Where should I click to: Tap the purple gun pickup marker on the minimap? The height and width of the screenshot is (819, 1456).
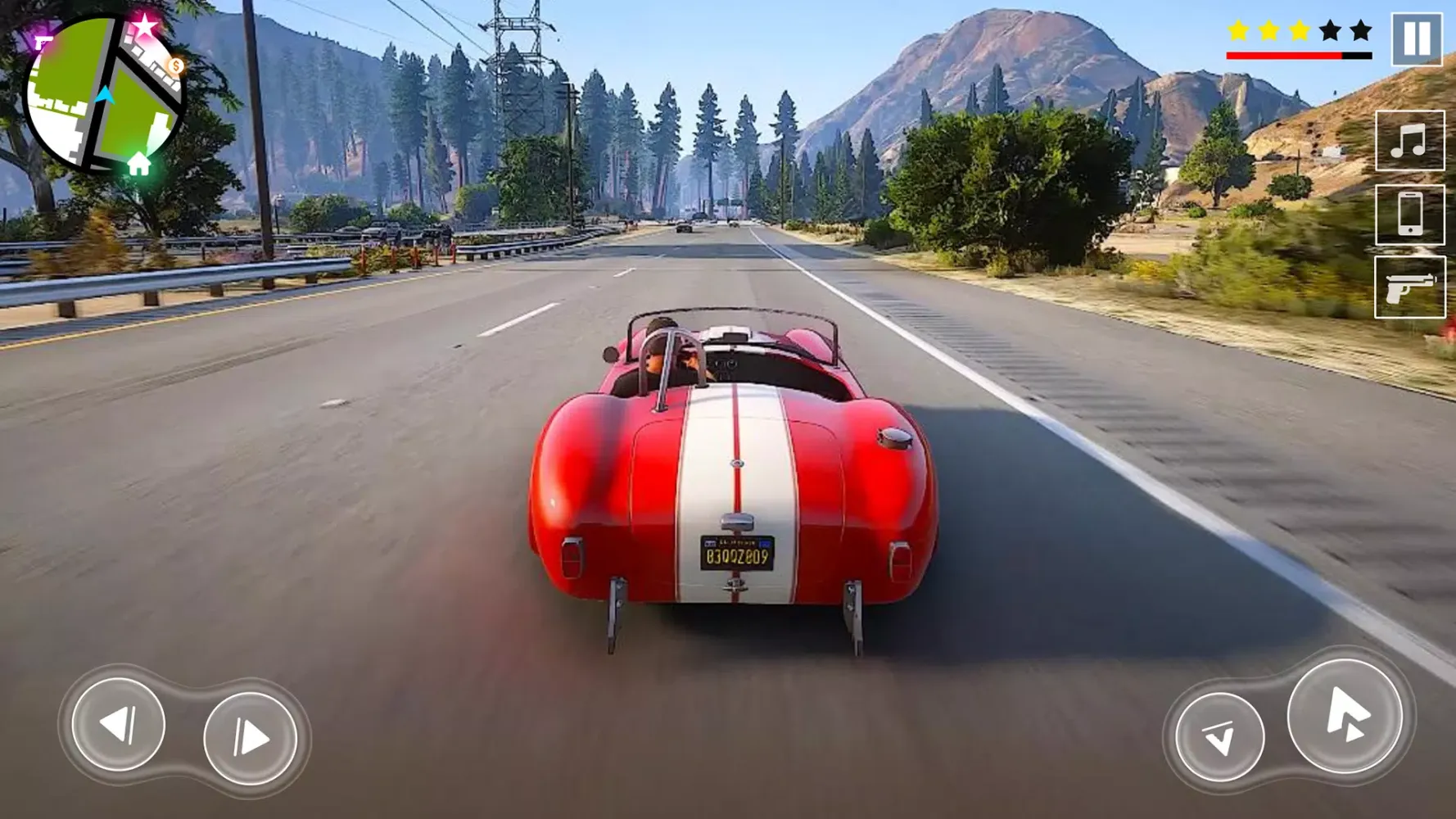(41, 43)
